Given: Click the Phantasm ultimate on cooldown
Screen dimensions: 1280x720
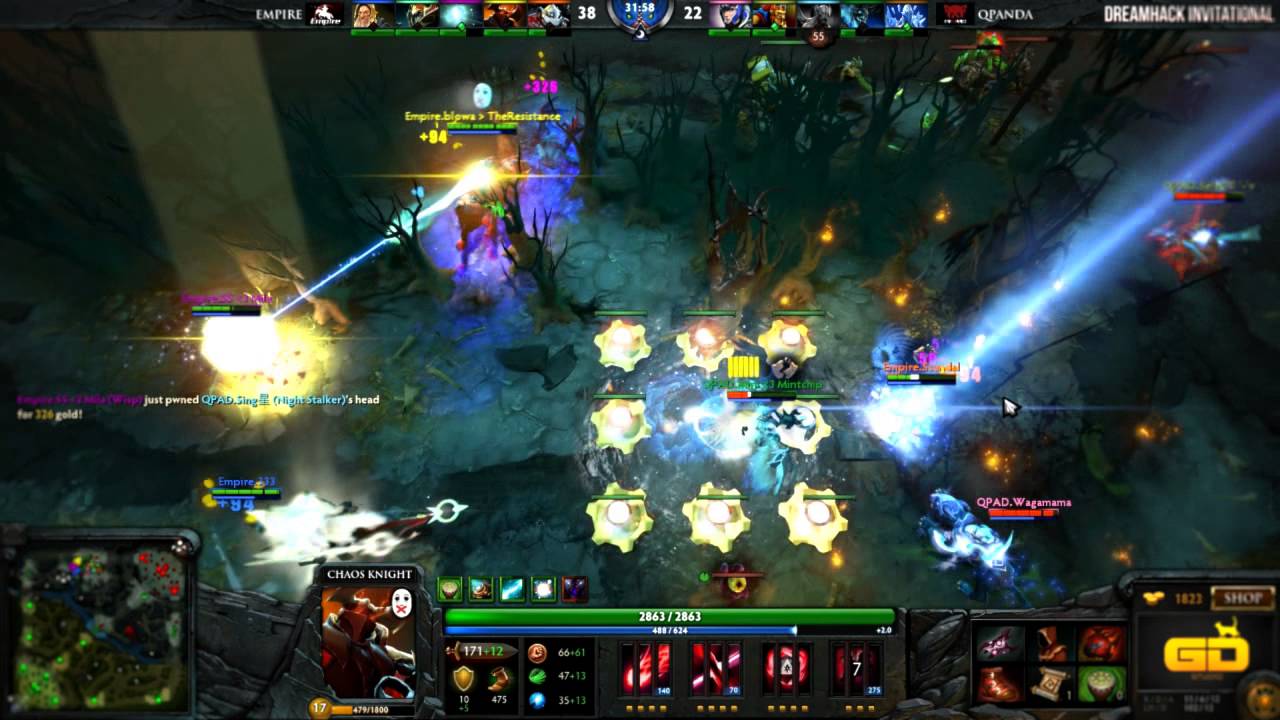Looking at the screenshot, I should point(859,666).
